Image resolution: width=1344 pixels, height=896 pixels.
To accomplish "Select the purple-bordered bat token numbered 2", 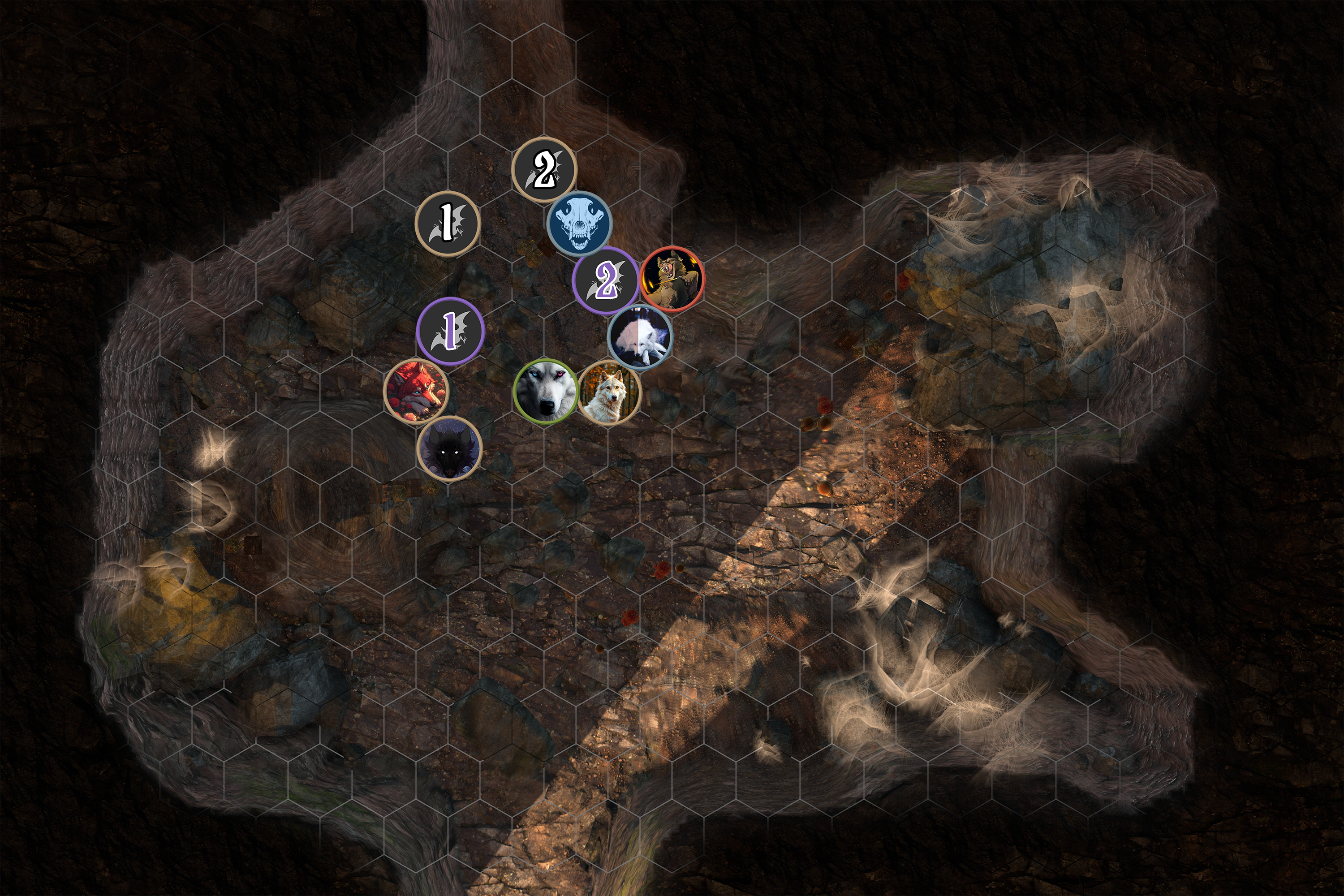I will (x=606, y=280).
